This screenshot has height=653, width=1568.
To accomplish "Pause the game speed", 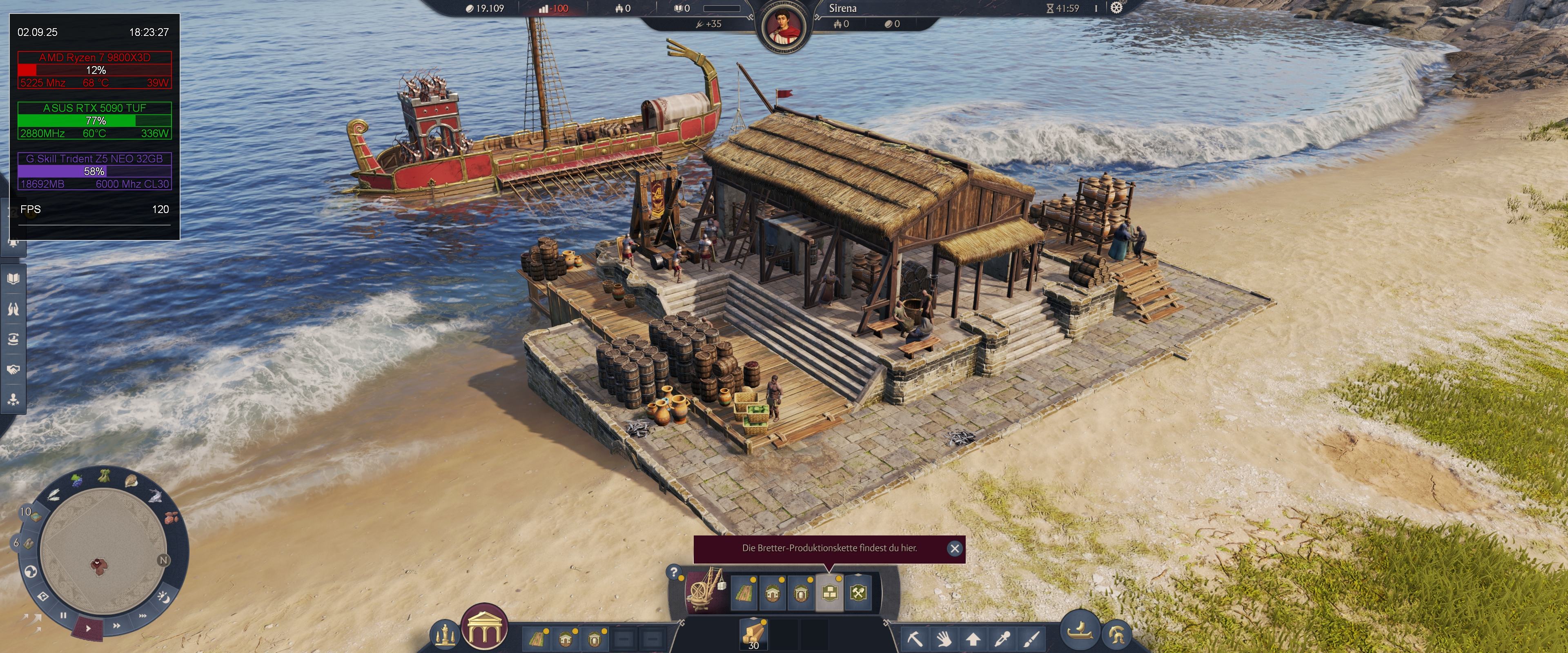I will 63,615.
